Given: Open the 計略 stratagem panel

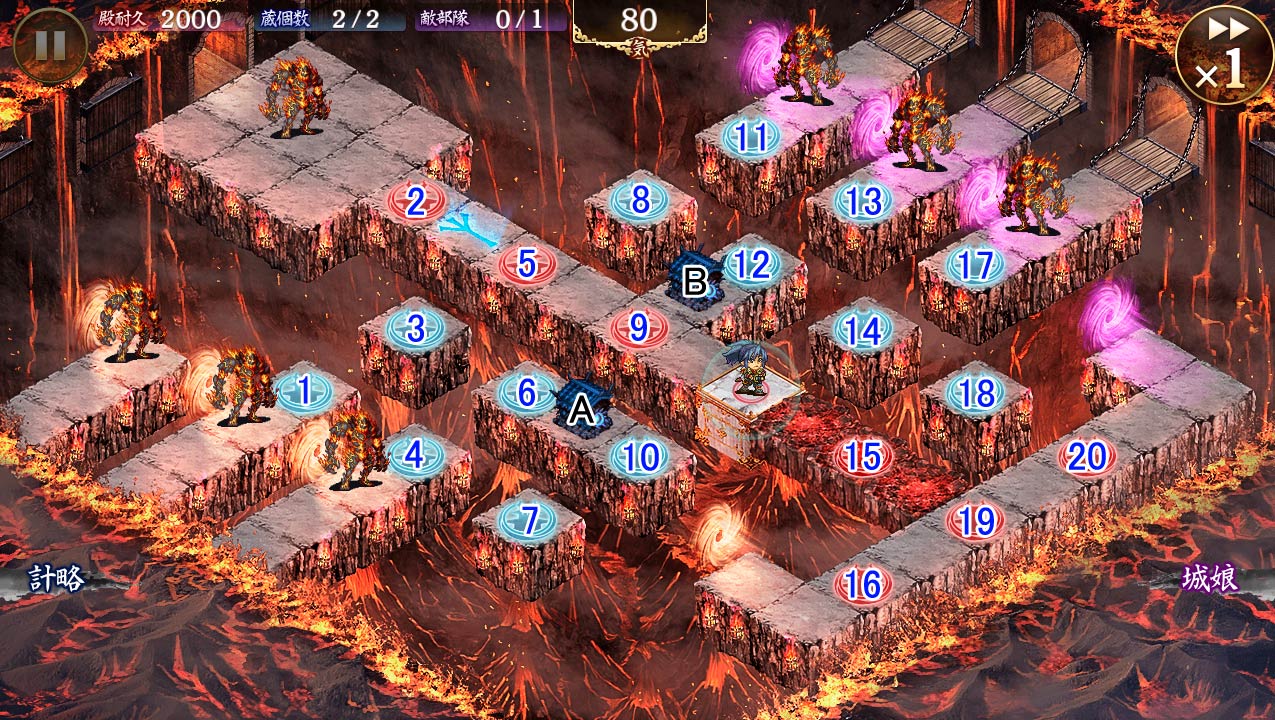Looking at the screenshot, I should (x=56, y=578).
